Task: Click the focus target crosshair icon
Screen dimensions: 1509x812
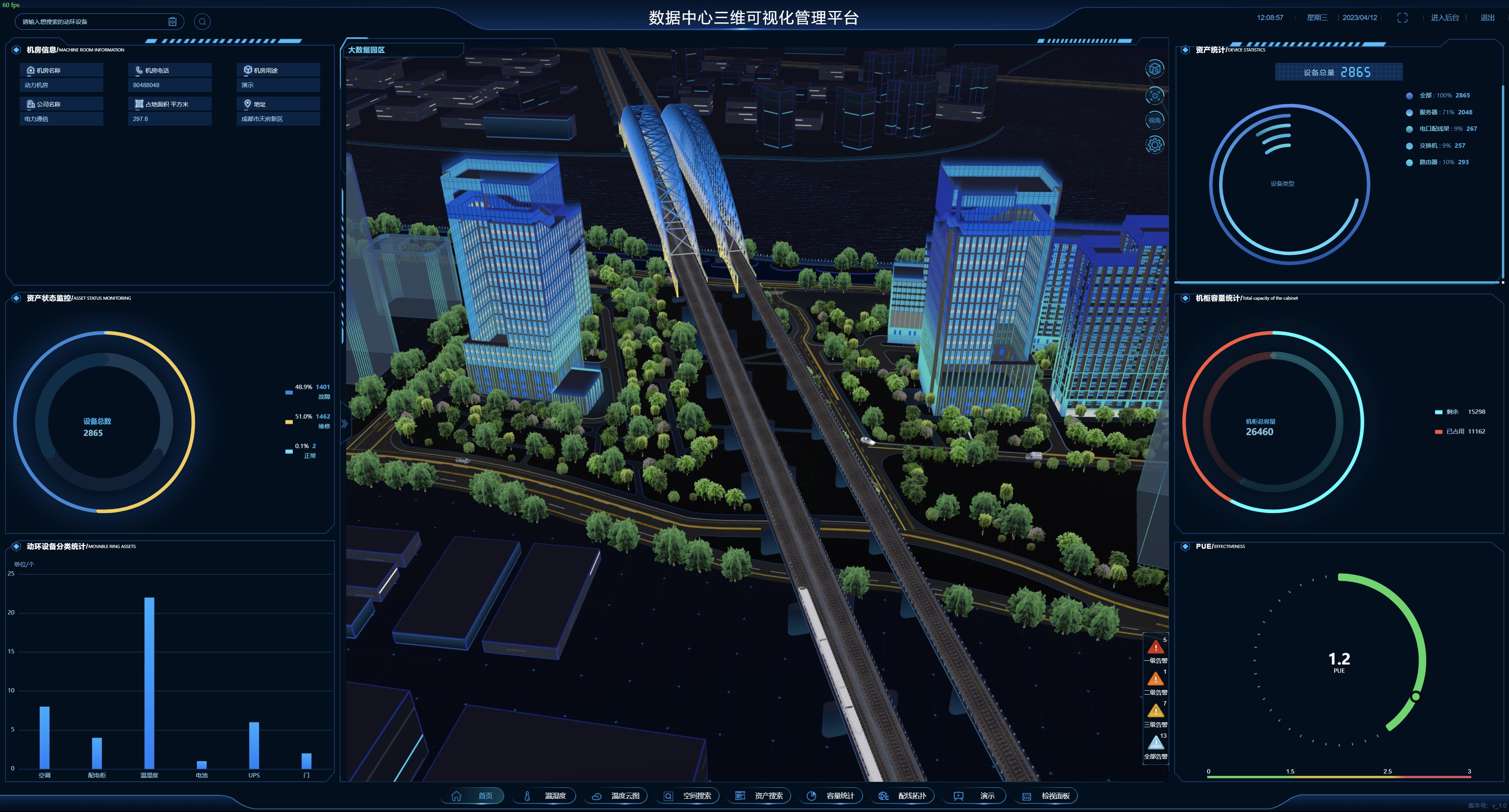Action: click(x=1154, y=95)
